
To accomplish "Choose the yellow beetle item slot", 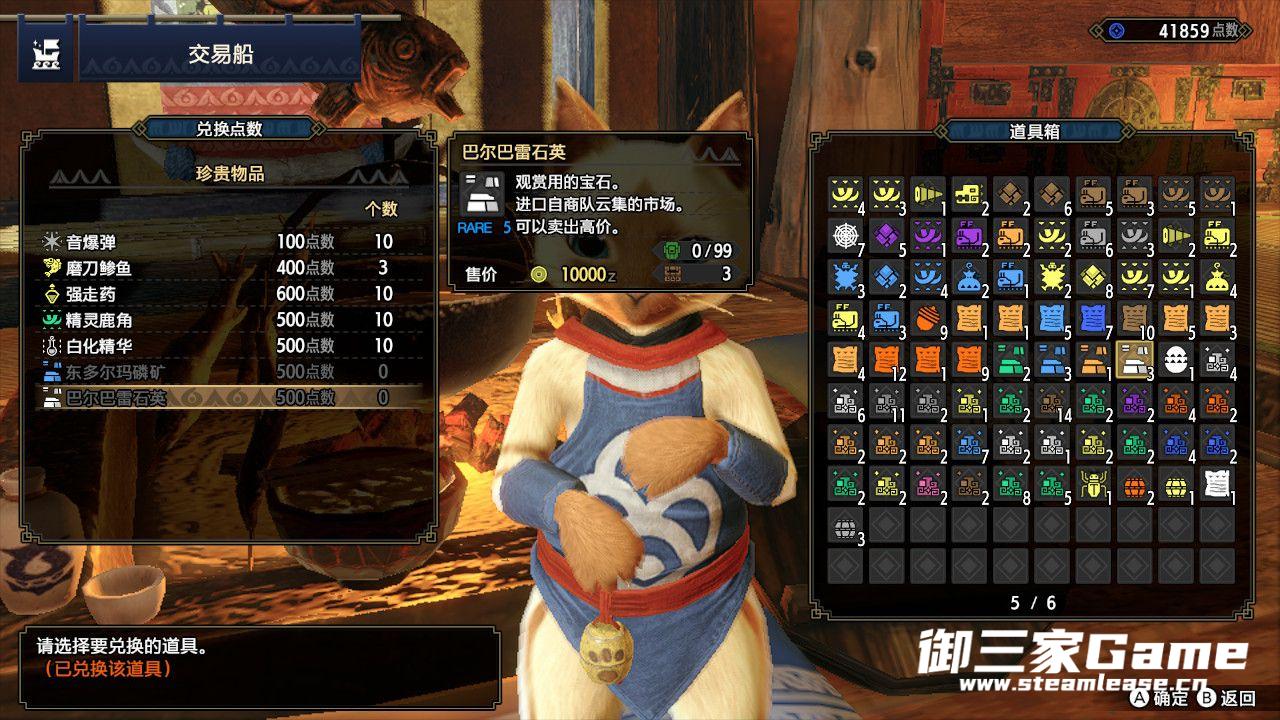I will click(x=1093, y=484).
